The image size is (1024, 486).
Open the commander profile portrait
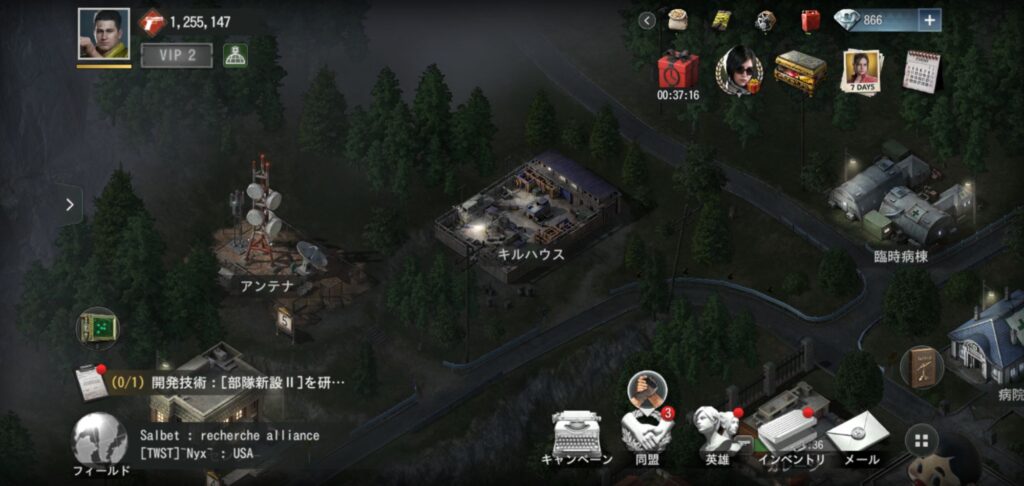pyautogui.click(x=104, y=34)
